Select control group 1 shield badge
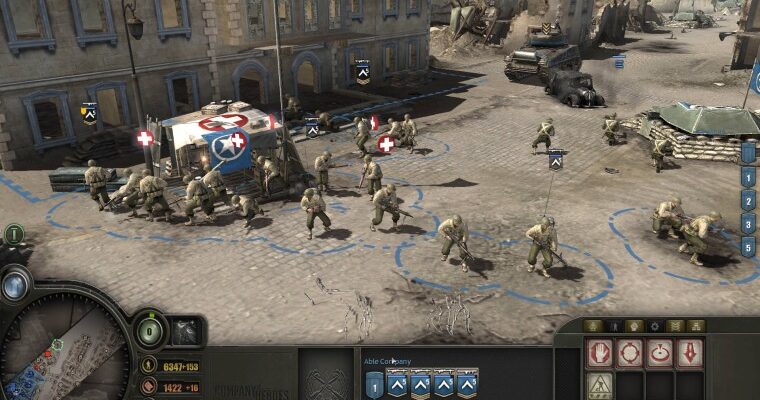Image resolution: width=760 pixels, height=400 pixels. pos(747,178)
